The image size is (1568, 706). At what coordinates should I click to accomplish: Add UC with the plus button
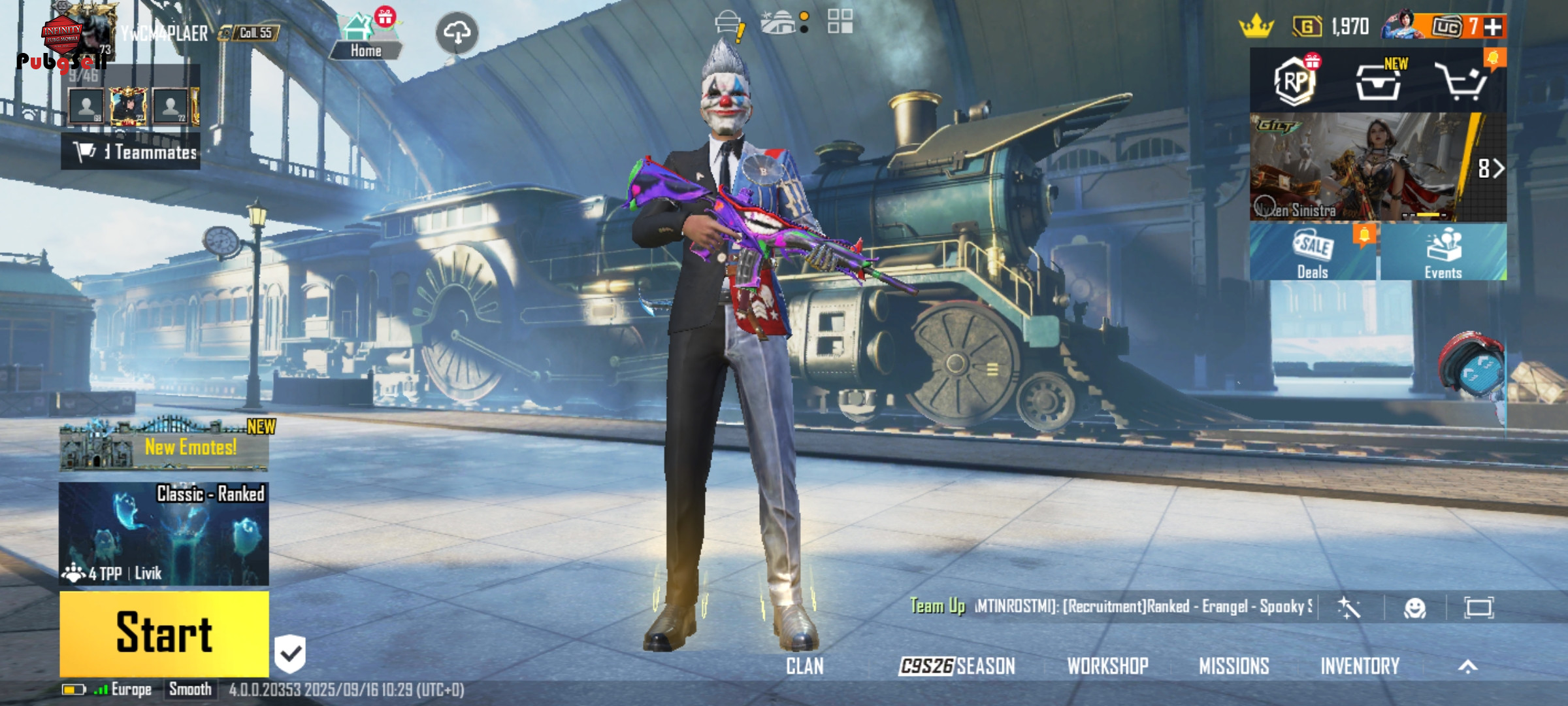pyautogui.click(x=1493, y=27)
